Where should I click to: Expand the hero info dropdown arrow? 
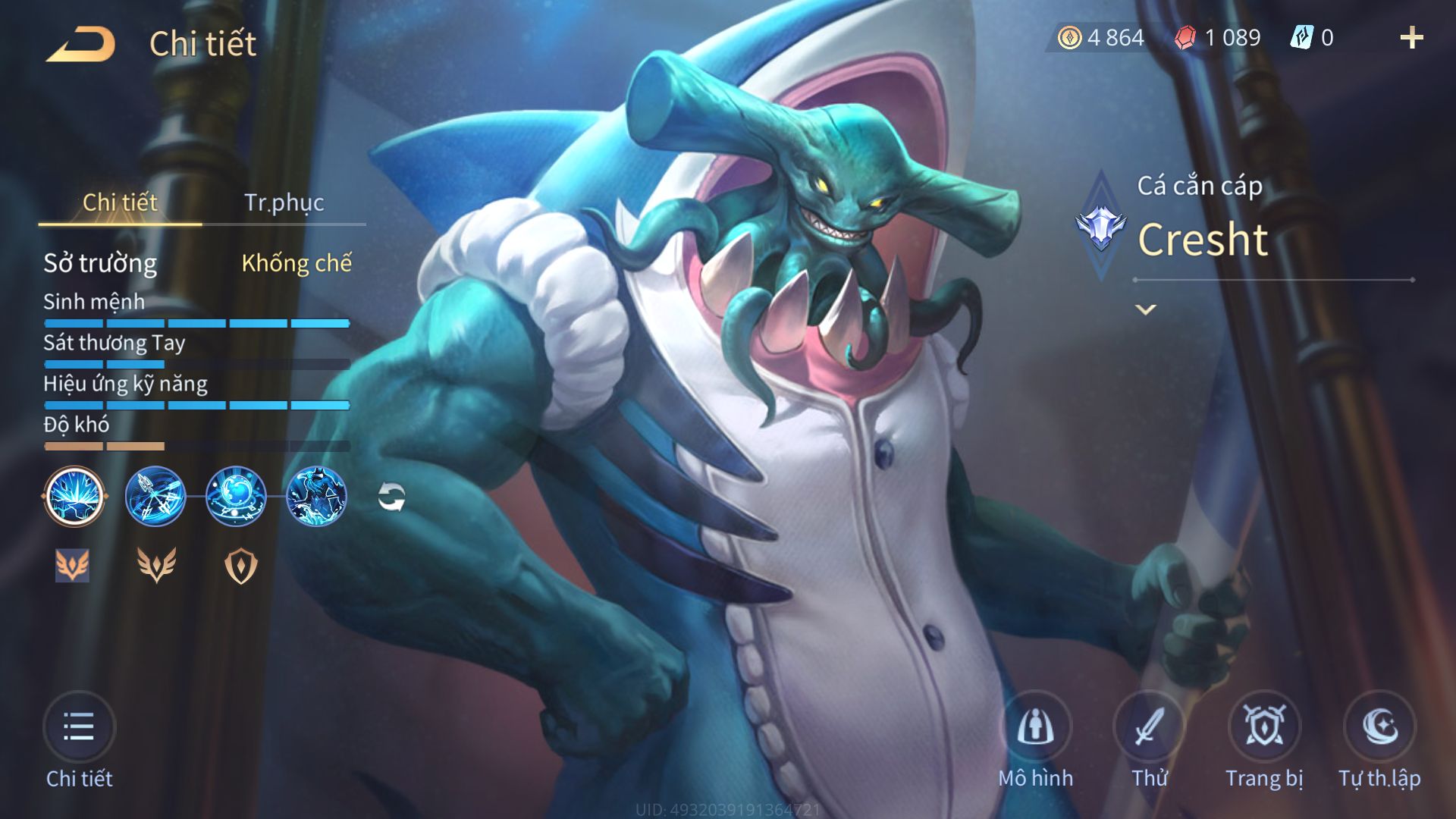[1146, 309]
